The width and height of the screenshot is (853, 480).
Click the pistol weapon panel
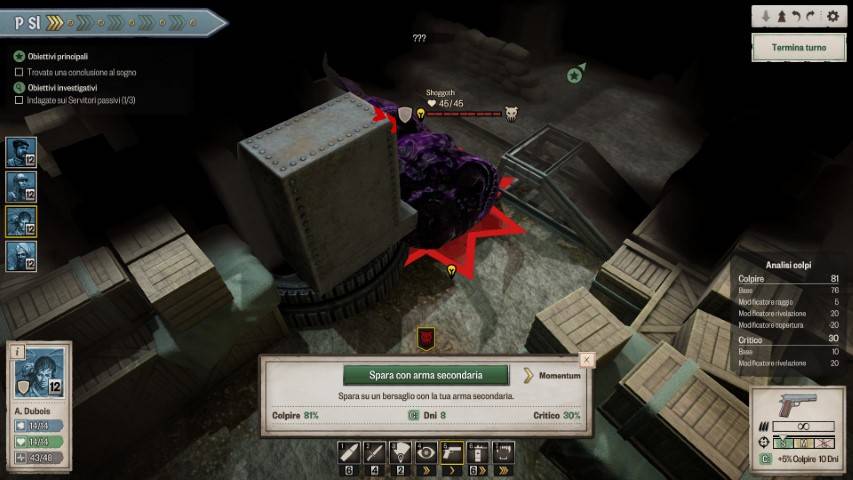pos(796,404)
